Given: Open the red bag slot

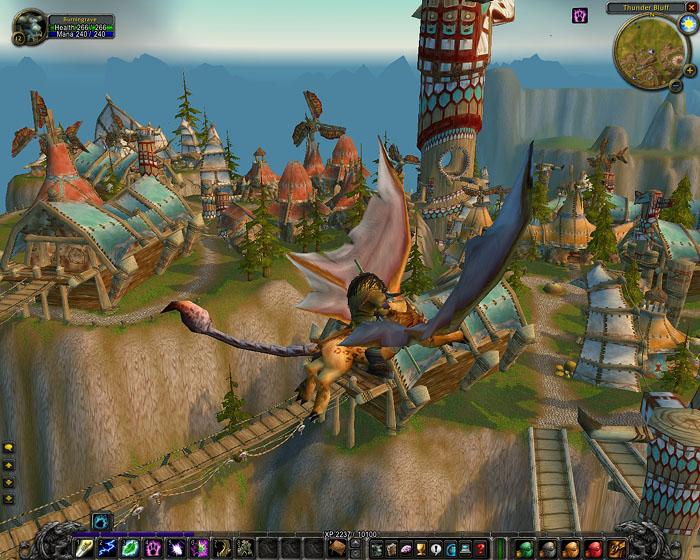Looking at the screenshot, I should pos(592,548).
